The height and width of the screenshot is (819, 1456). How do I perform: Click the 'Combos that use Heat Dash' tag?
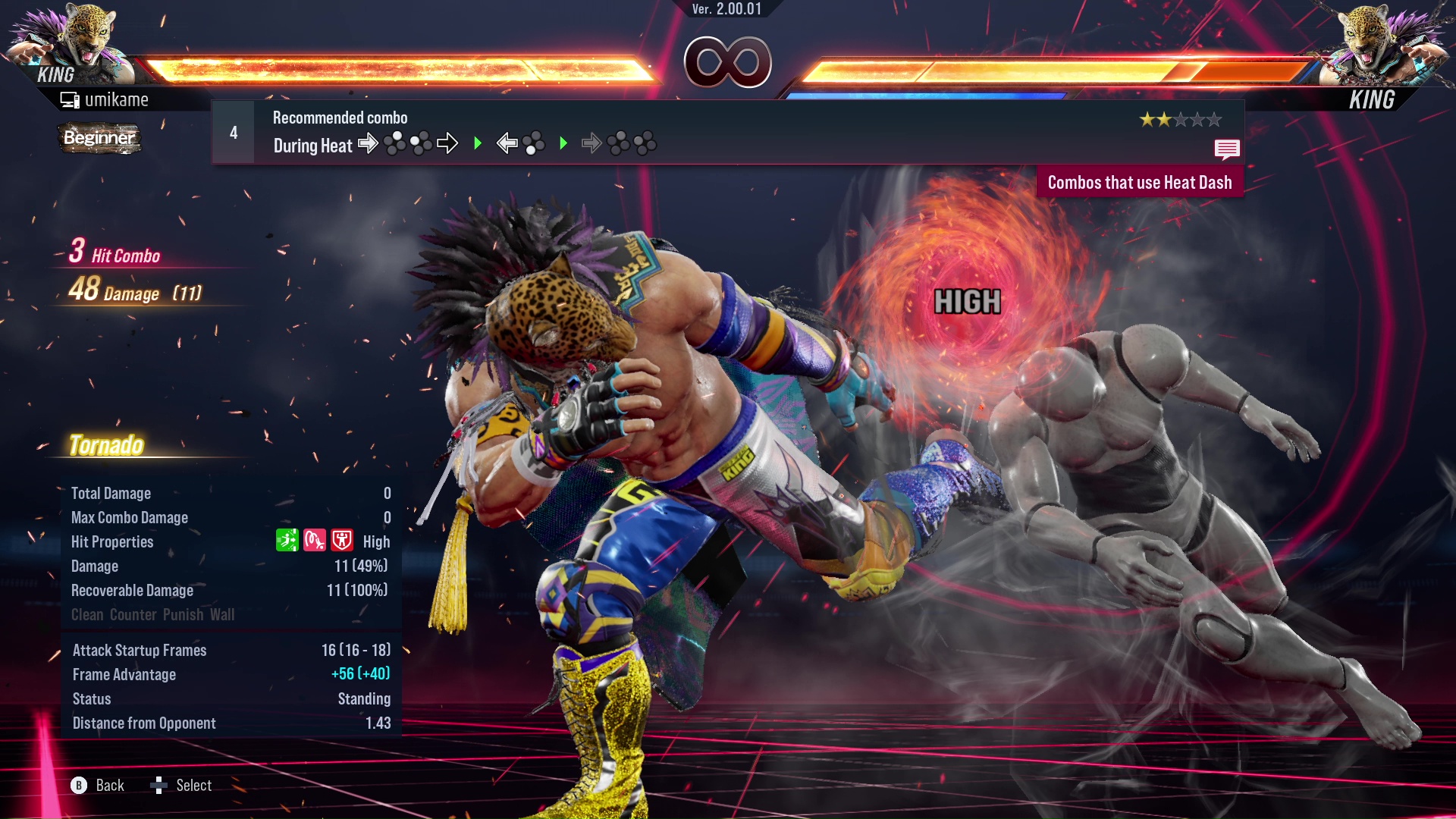tap(1139, 183)
